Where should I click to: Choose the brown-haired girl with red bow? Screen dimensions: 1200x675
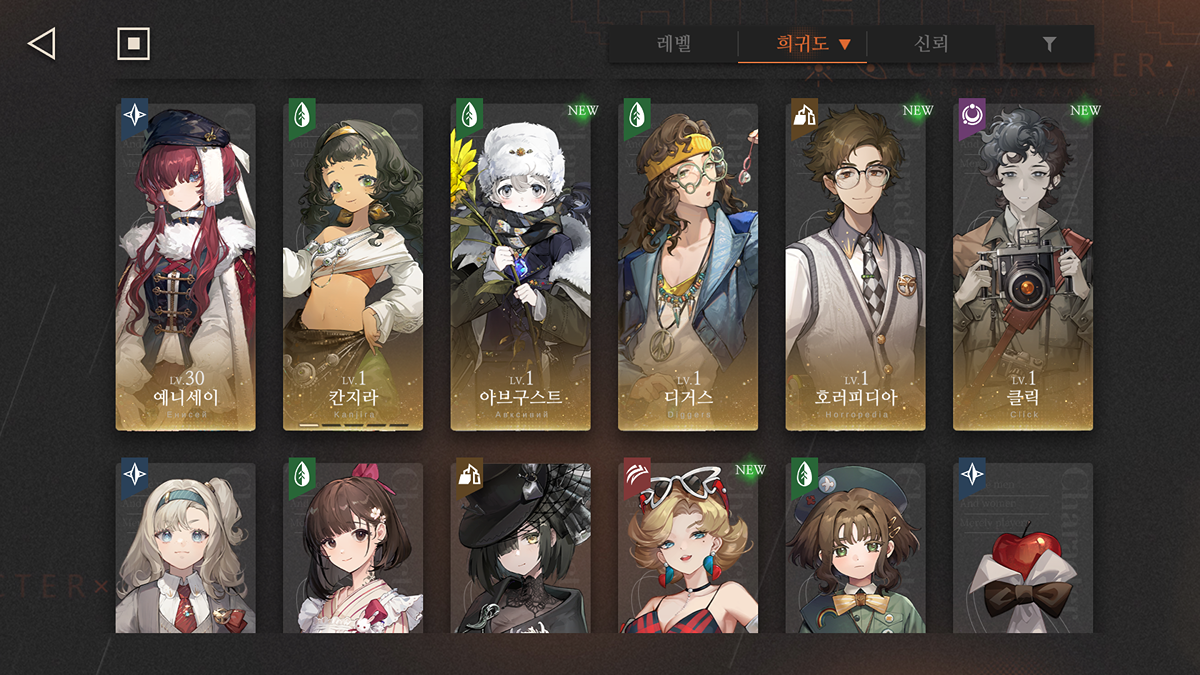coord(353,548)
